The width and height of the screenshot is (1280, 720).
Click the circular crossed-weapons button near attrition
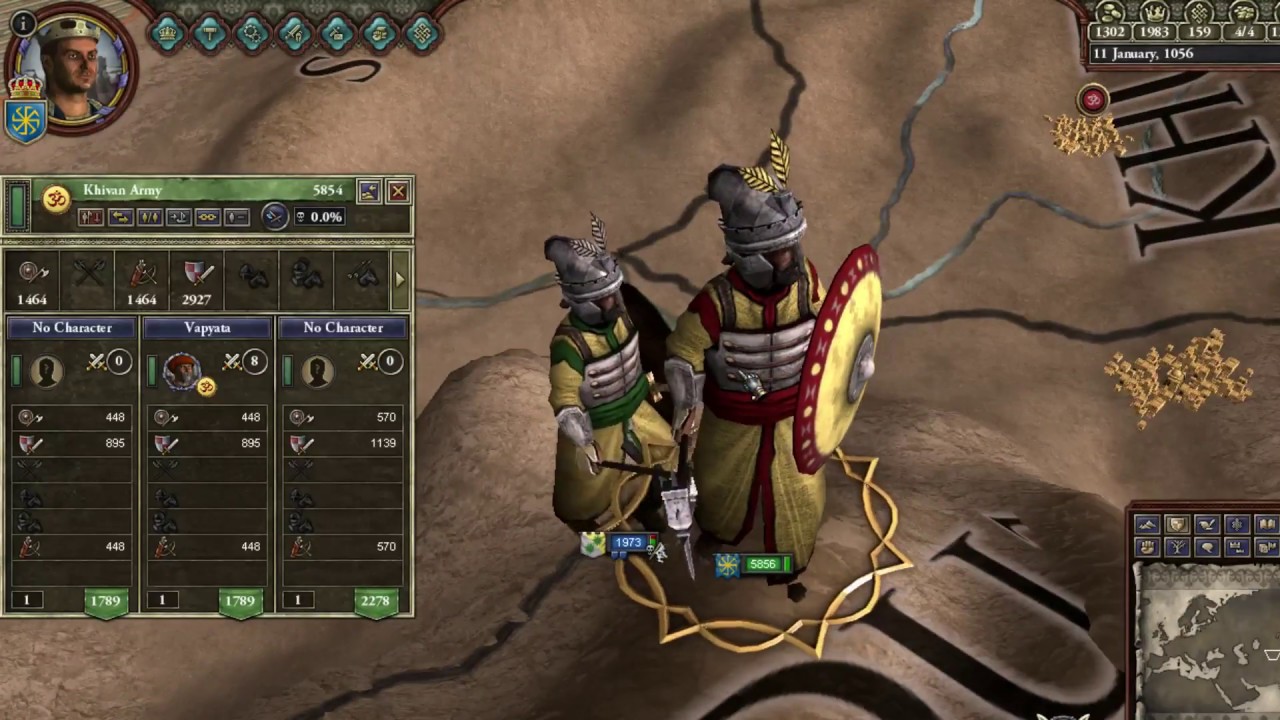275,216
